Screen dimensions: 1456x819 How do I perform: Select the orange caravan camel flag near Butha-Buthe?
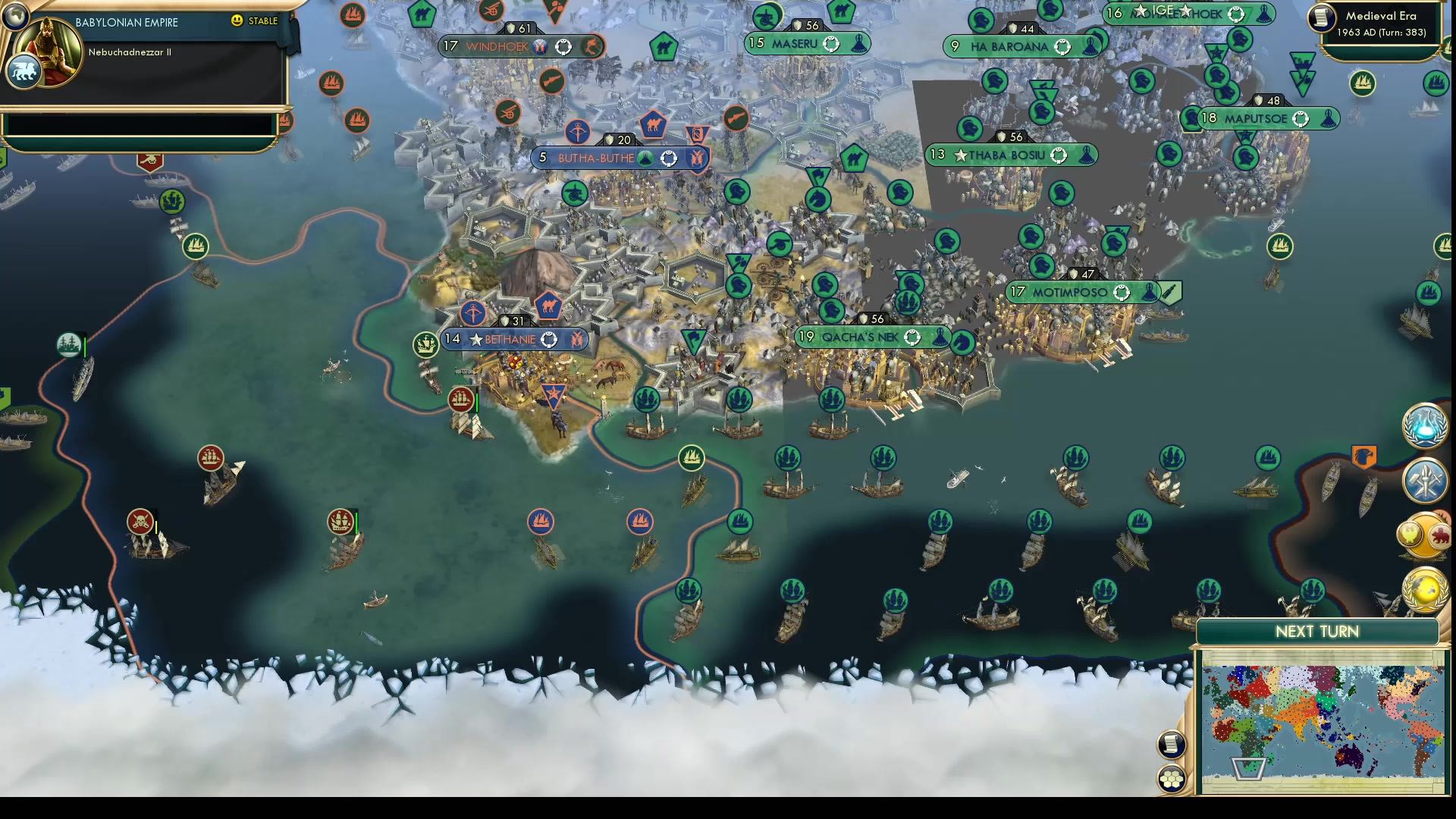pos(654,126)
